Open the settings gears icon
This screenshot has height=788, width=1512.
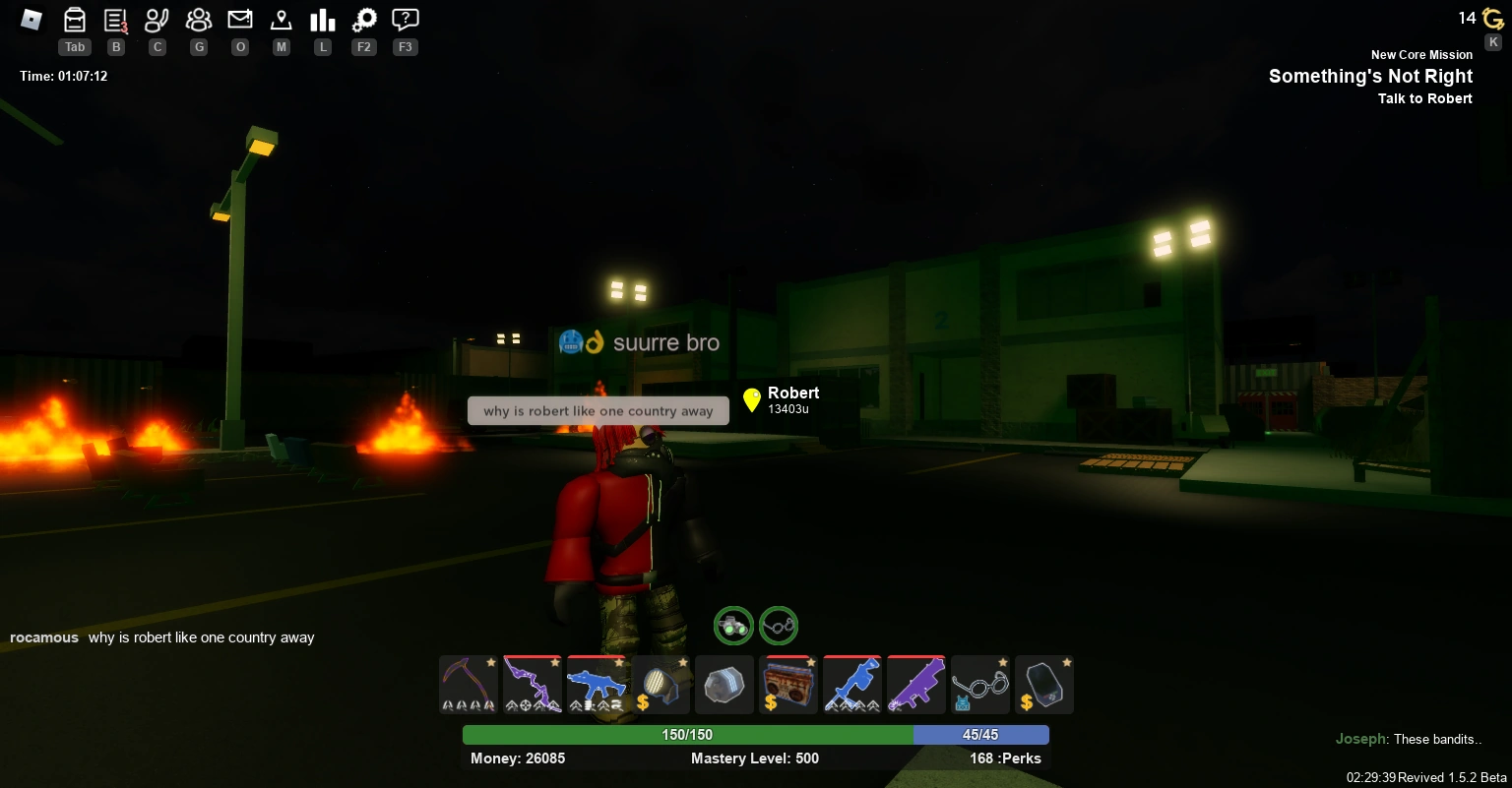coord(364,19)
